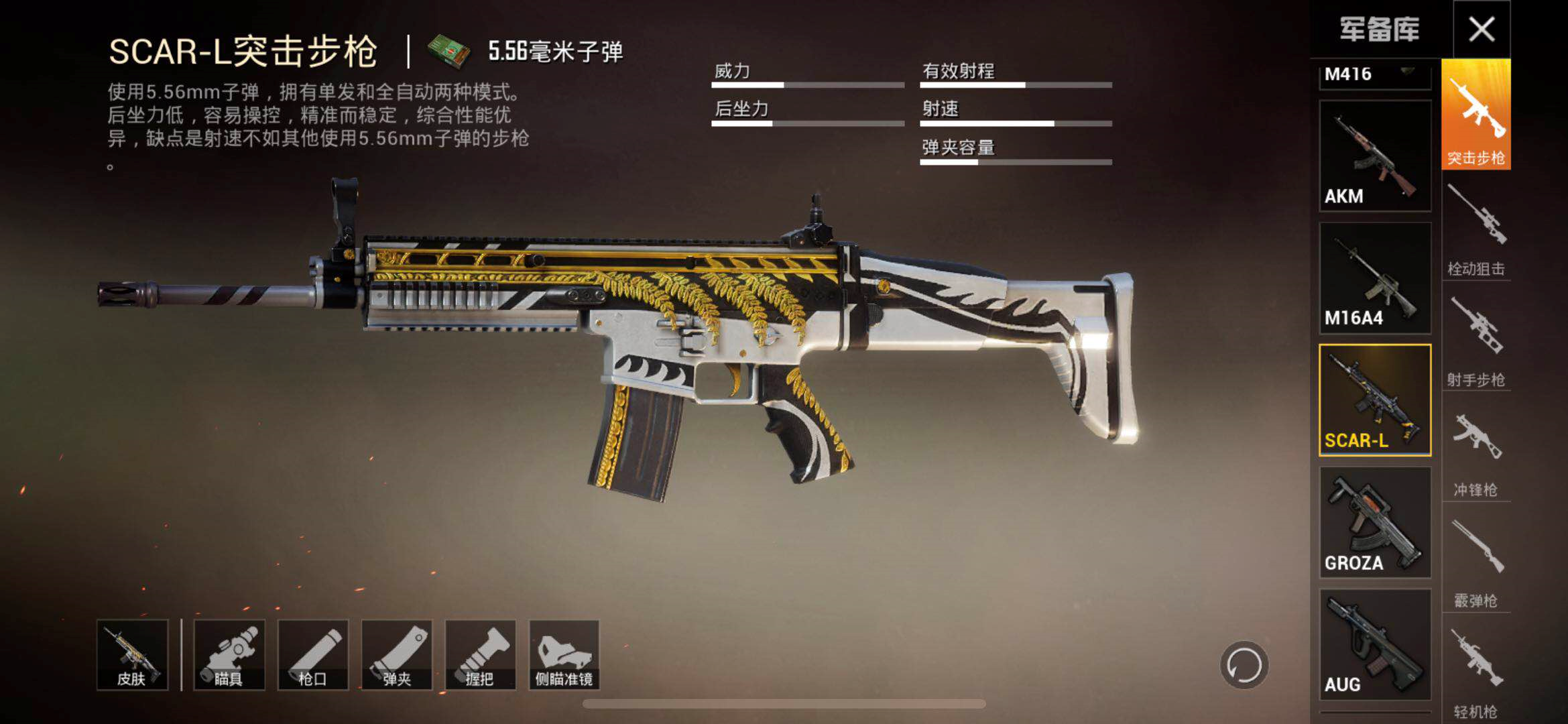Screen dimensions: 1568x724
Task: Choose the AKM from the weapon list
Action: tap(1375, 156)
